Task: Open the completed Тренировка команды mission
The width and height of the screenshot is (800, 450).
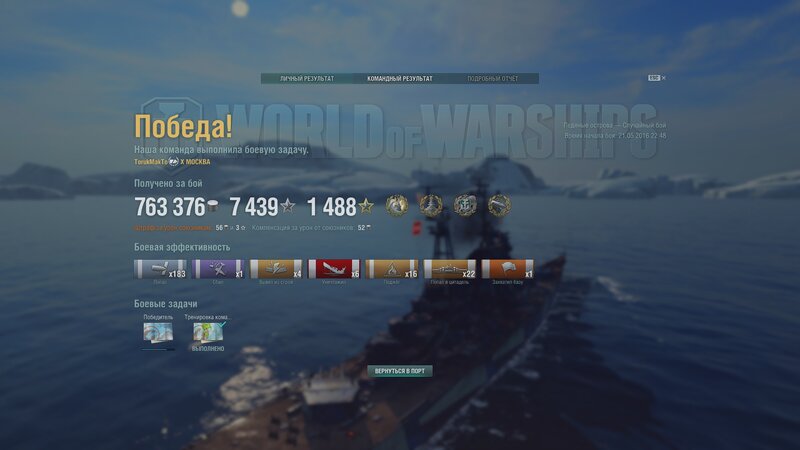Action: tap(208, 332)
